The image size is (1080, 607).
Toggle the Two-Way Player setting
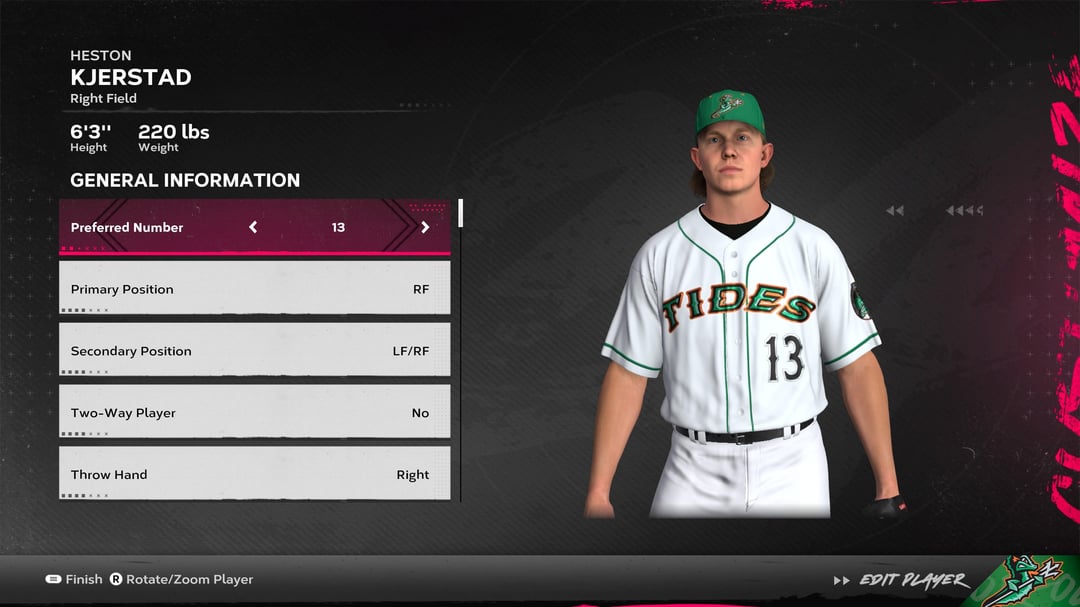[x=254, y=413]
